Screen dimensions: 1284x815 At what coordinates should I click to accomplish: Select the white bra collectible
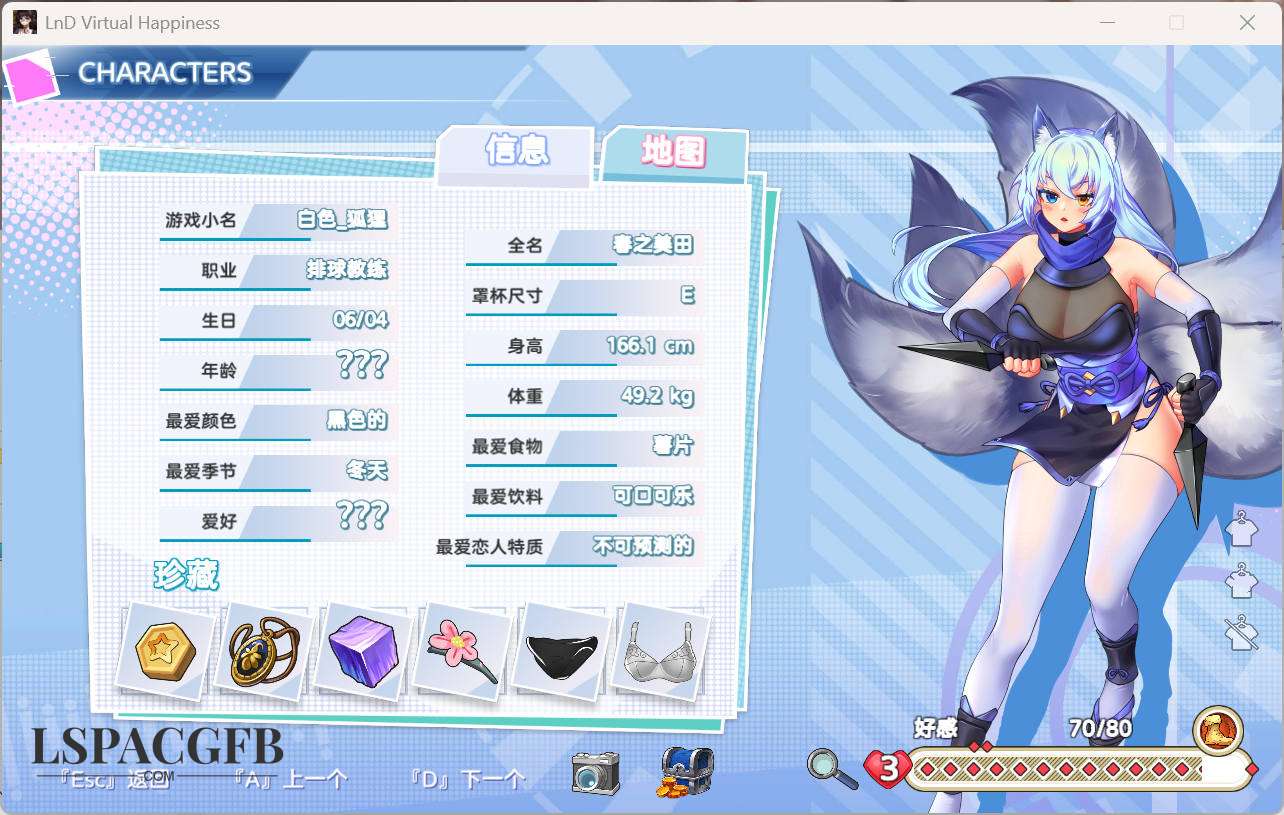pyautogui.click(x=663, y=651)
